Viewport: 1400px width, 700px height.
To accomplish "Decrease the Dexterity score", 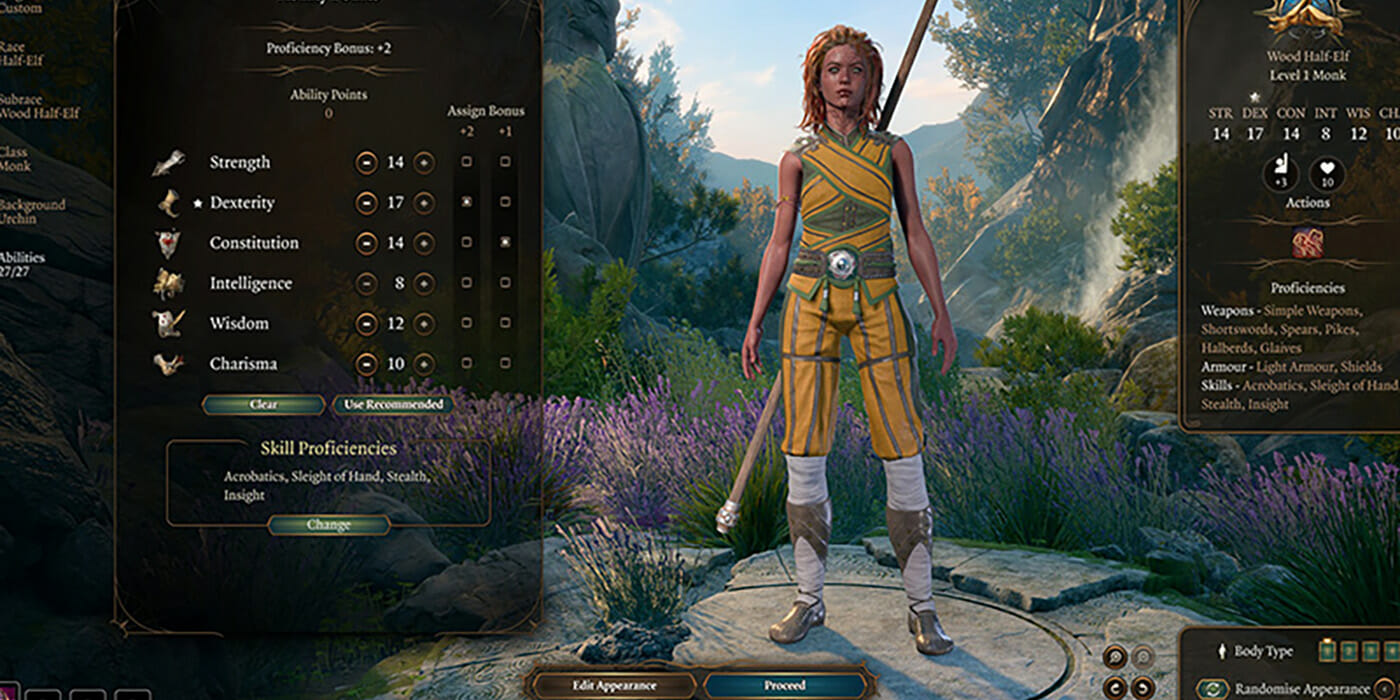I will tap(367, 202).
